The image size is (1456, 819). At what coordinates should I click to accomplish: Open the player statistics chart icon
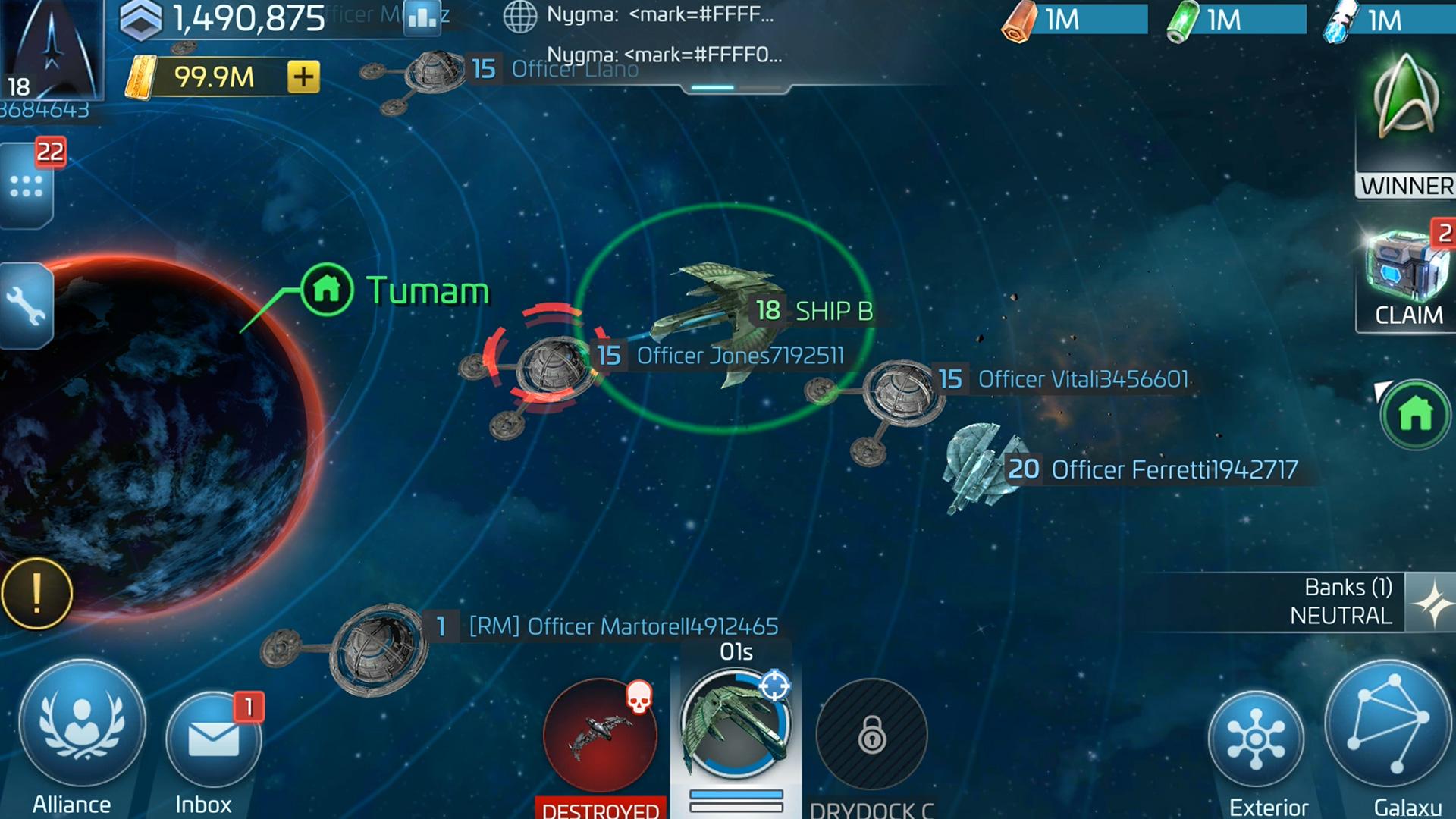click(421, 19)
